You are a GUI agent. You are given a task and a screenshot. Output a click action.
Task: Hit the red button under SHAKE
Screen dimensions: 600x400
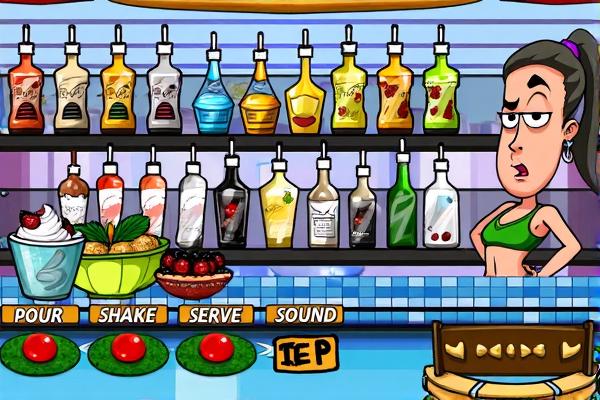127,348
